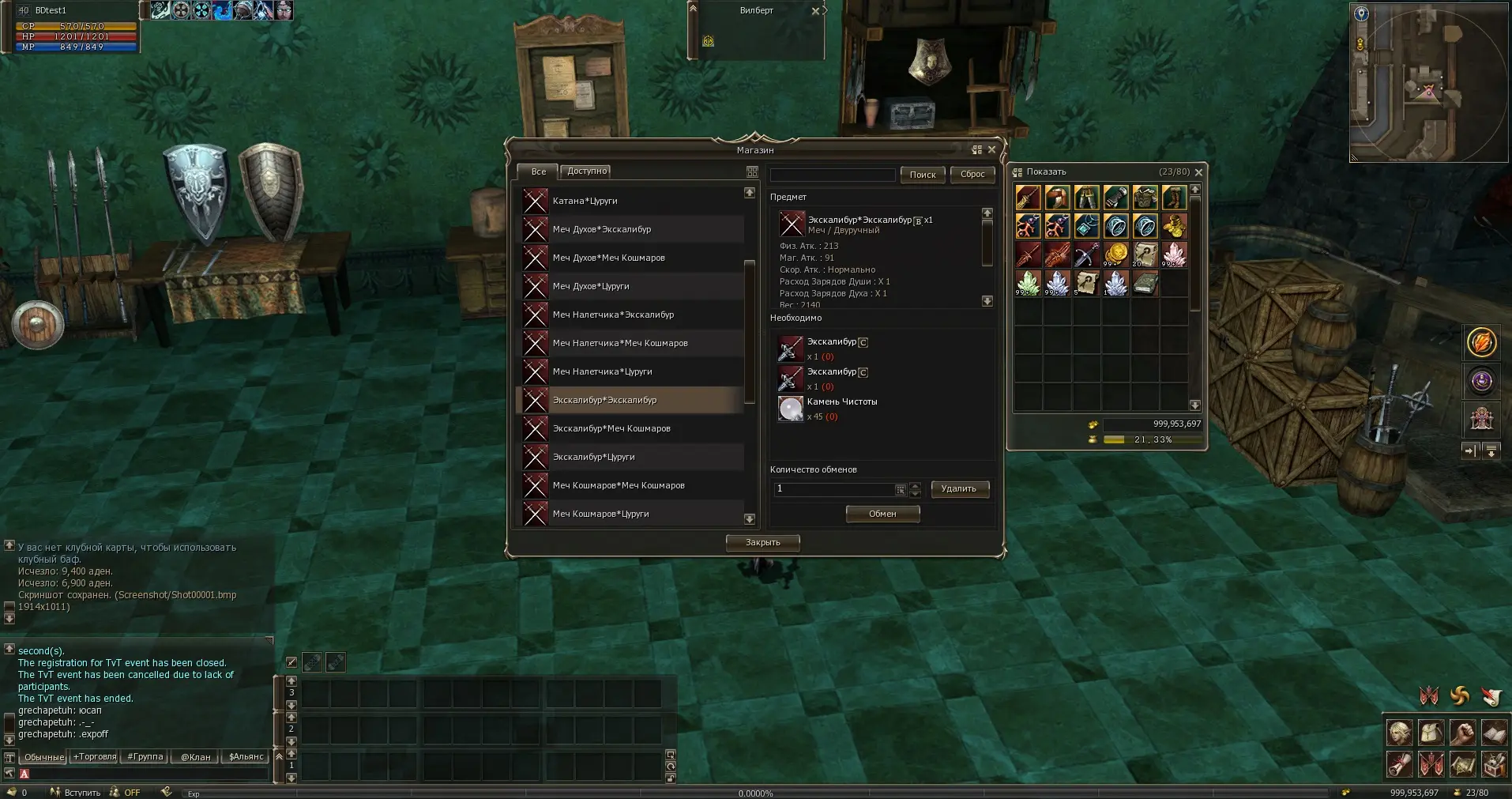Reset the search with Сброс

point(972,175)
